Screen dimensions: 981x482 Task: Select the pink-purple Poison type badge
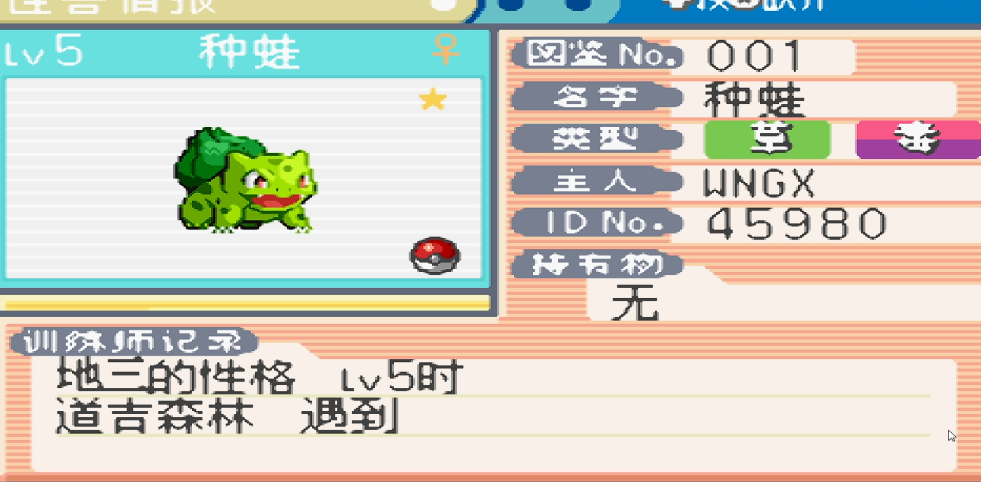pyautogui.click(x=918, y=140)
